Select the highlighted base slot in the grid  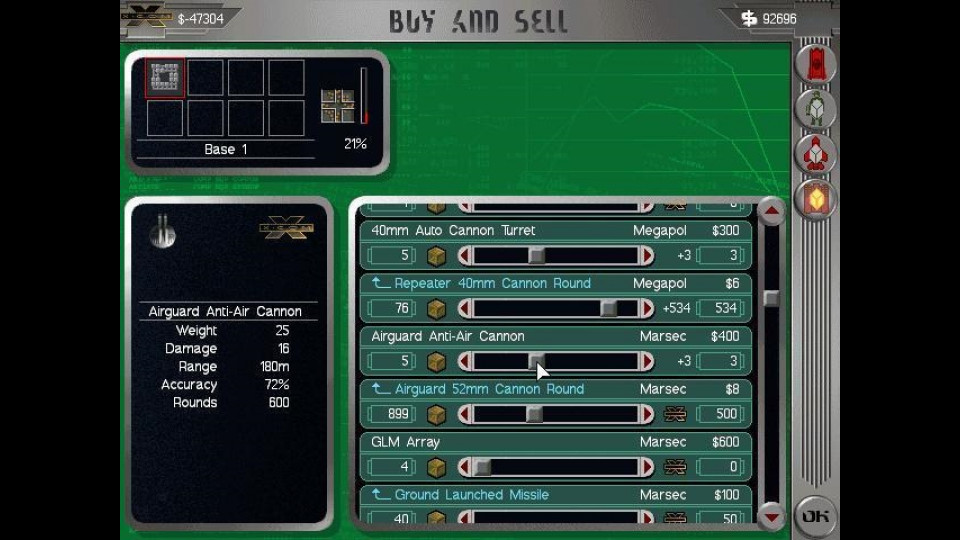click(x=165, y=78)
